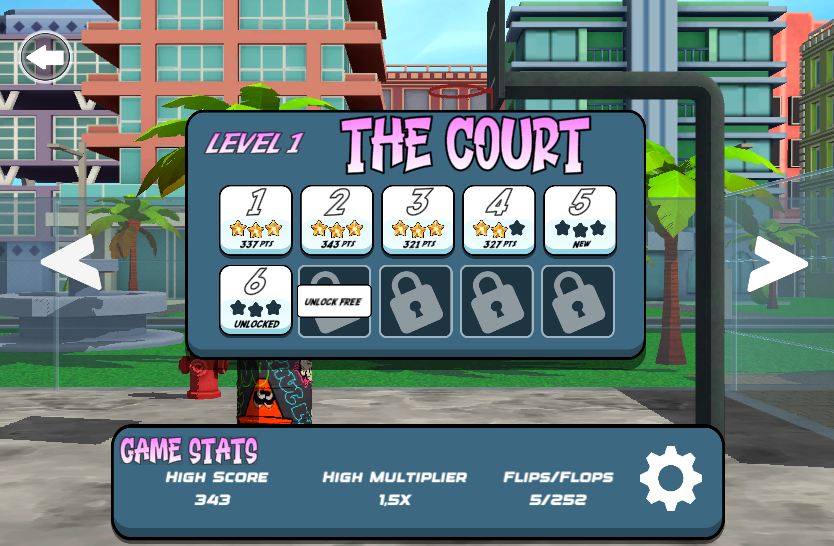The width and height of the screenshot is (834, 546).
Task: Open stage 3 with 321 pts
Action: 418,219
